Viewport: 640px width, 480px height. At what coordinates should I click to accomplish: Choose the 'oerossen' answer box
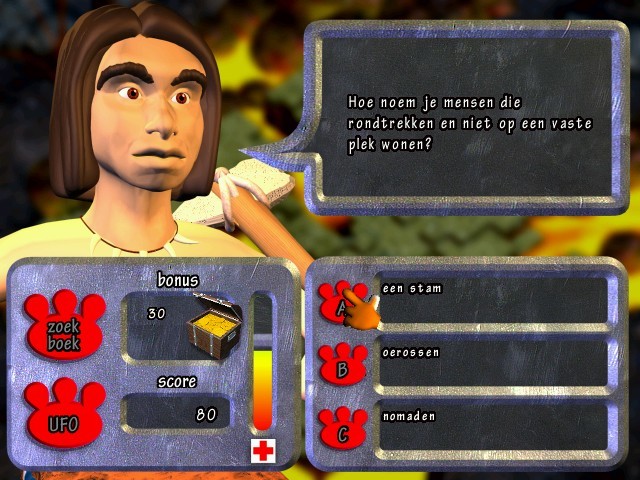[492, 364]
